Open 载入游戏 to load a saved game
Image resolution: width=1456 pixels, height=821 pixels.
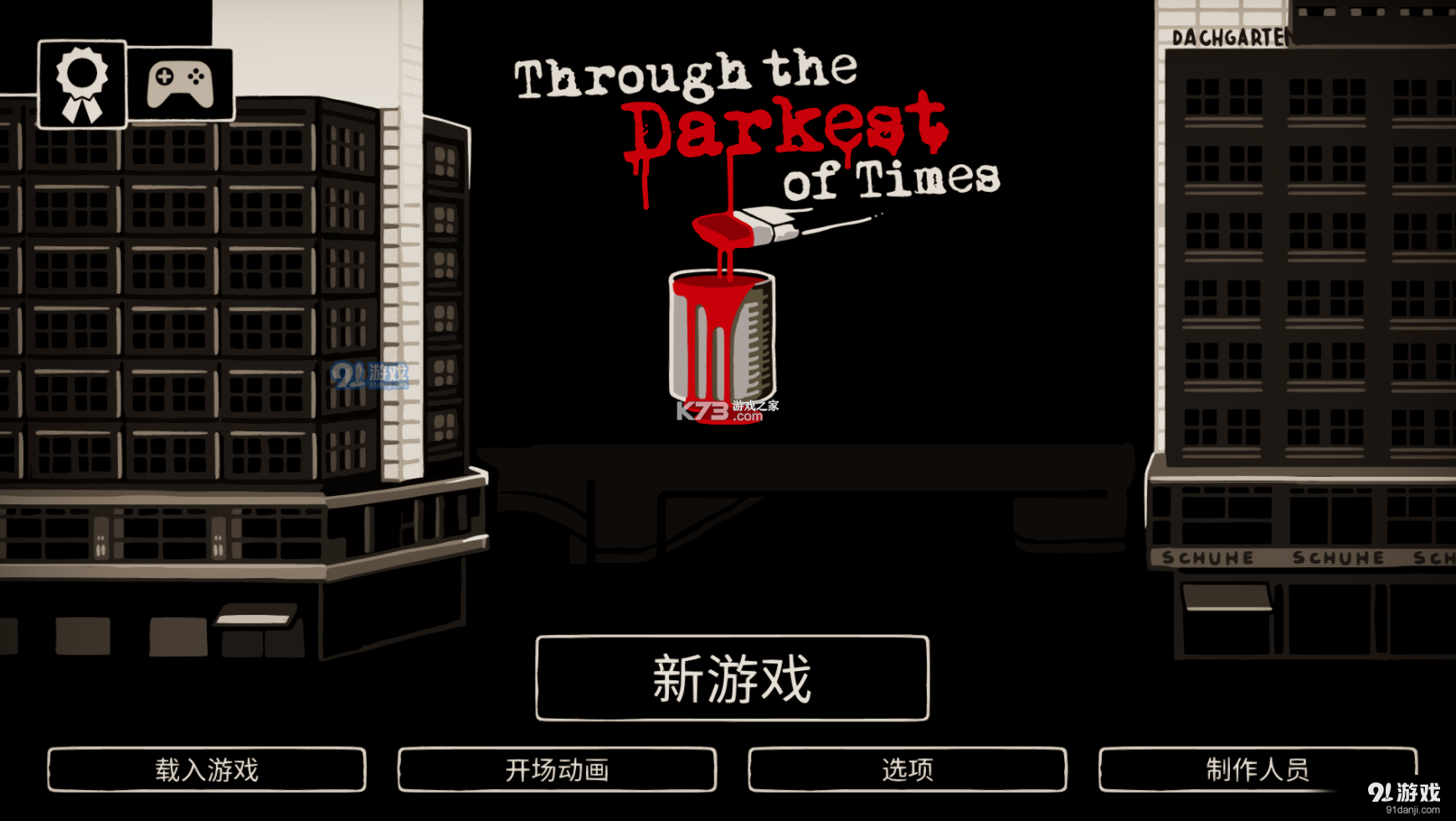(208, 767)
